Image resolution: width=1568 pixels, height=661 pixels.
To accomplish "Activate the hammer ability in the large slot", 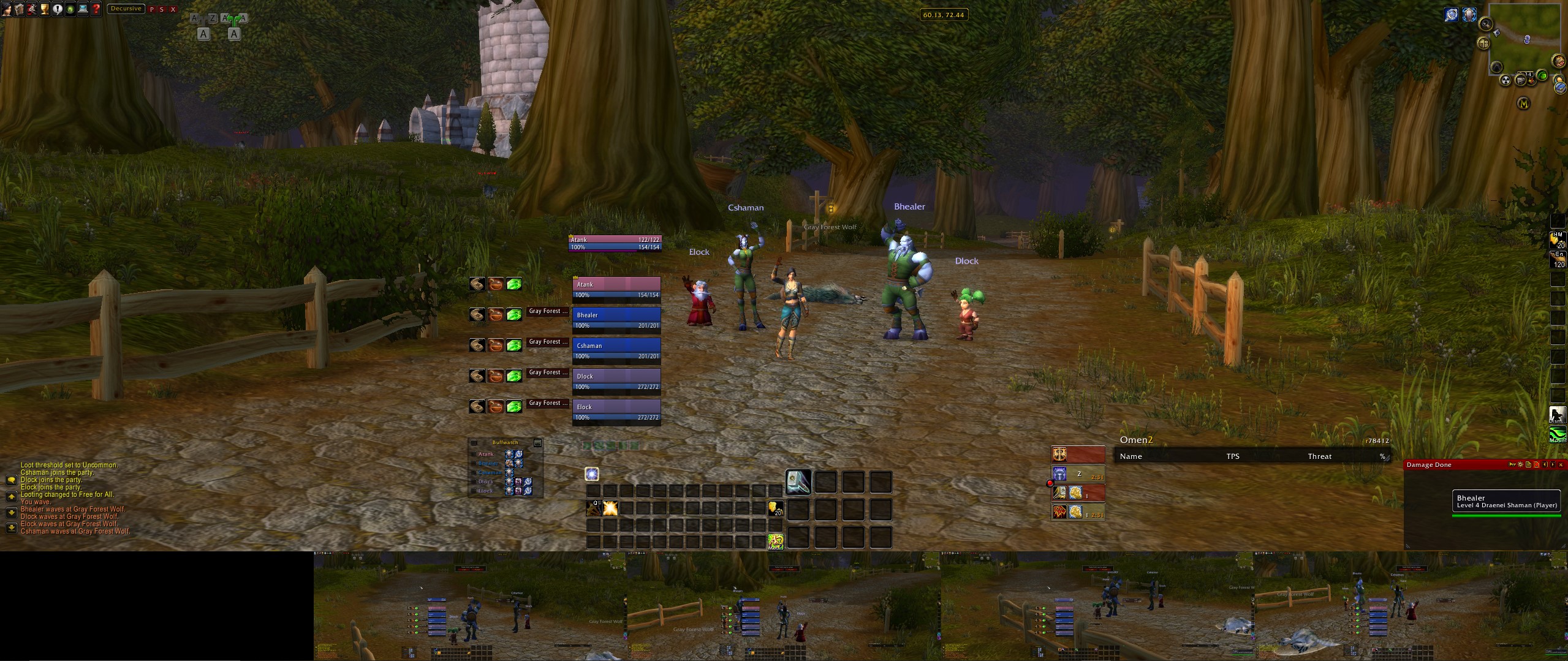I will (798, 482).
